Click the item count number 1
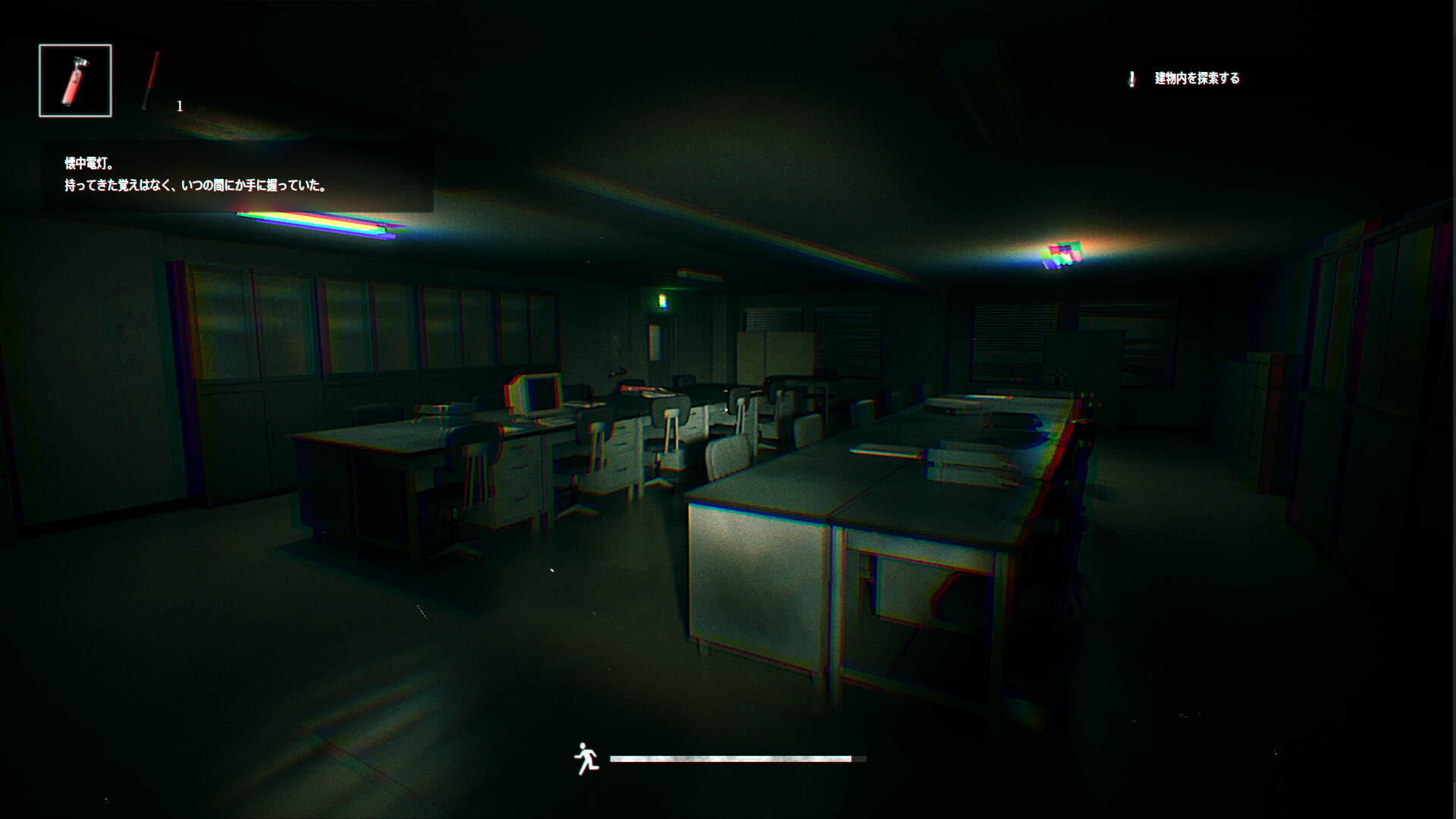Viewport: 1456px width, 819px height. (180, 106)
